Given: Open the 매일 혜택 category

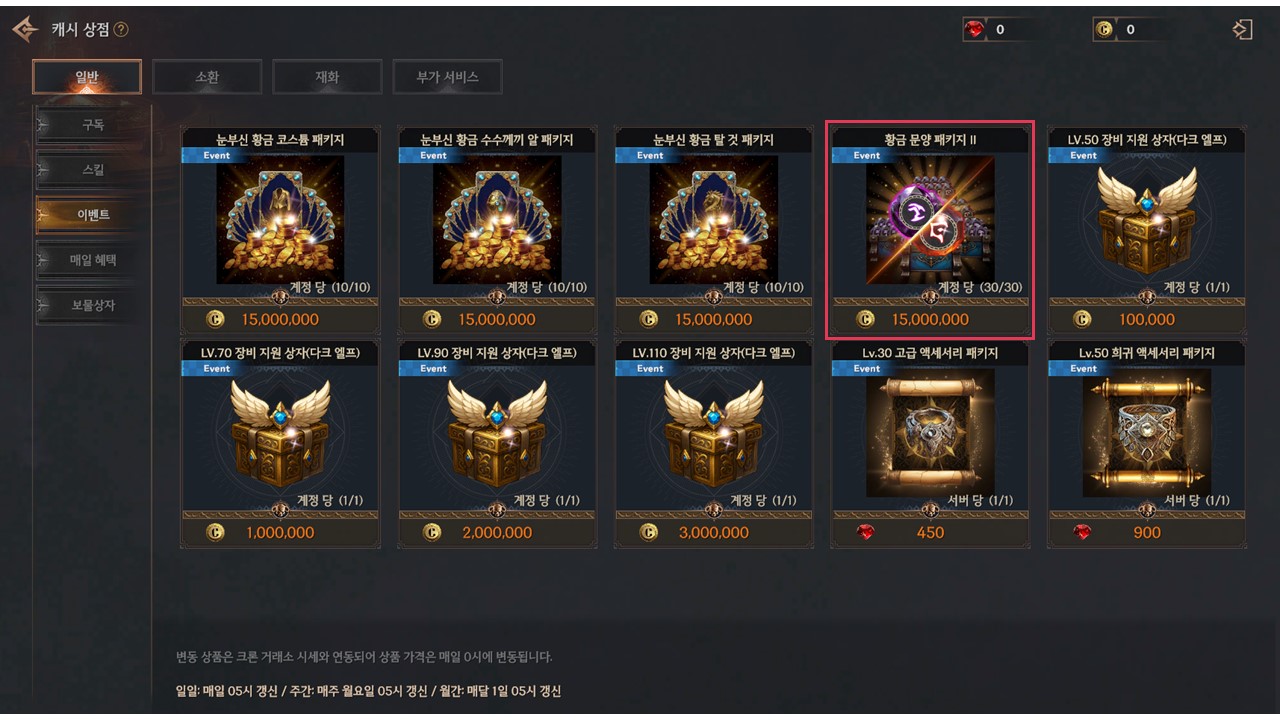Looking at the screenshot, I should coord(92,260).
